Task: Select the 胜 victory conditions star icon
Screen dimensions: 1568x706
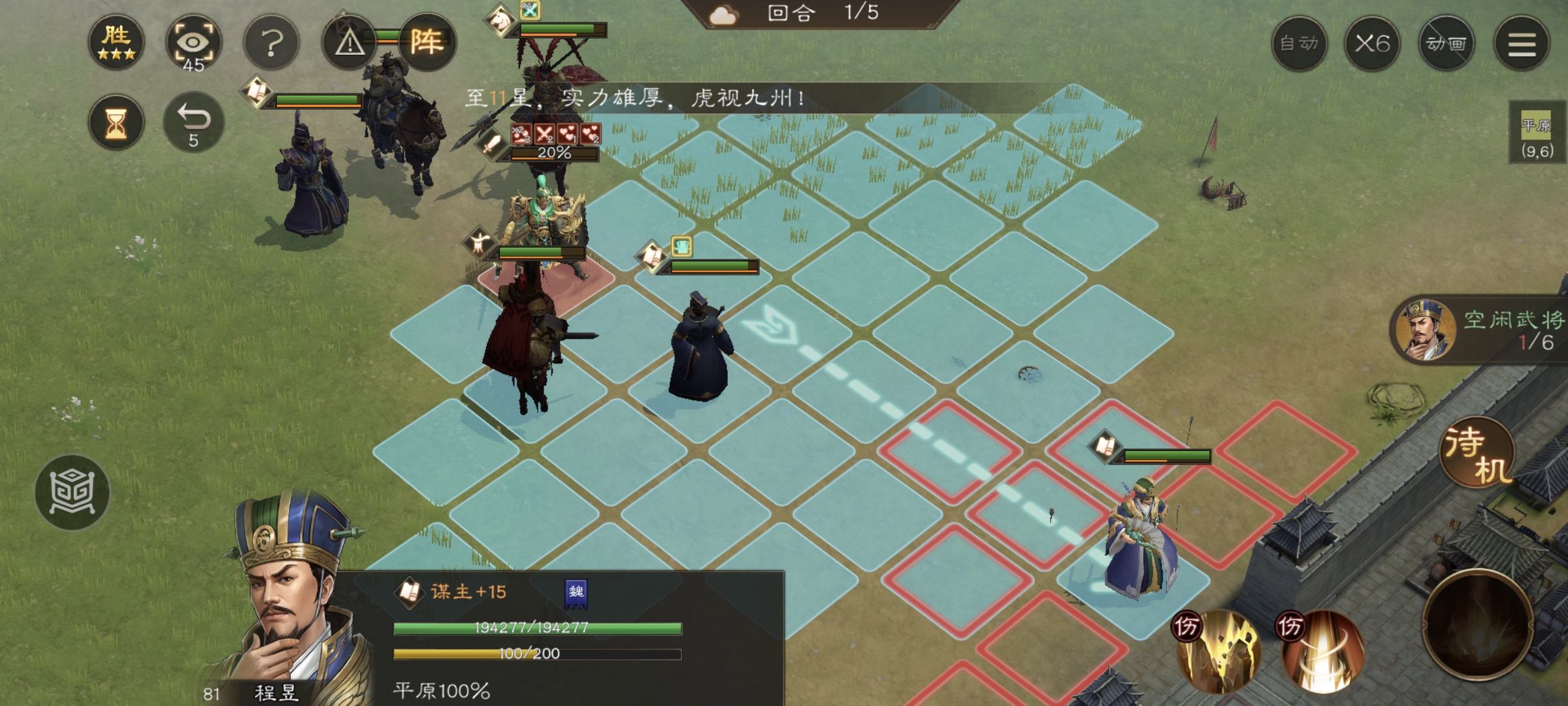Action: coord(118,41)
